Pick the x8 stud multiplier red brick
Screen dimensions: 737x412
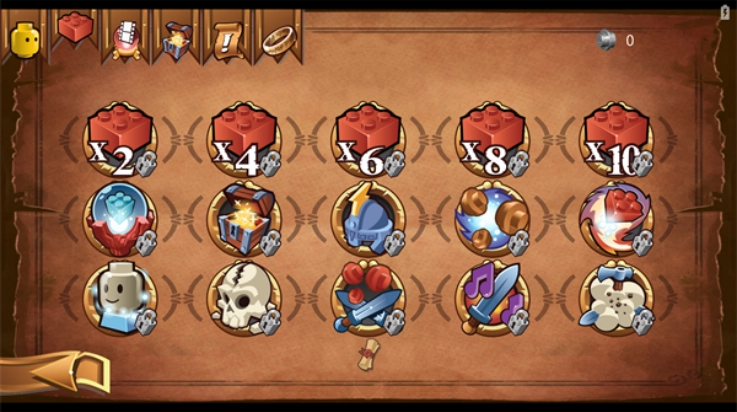(x=492, y=140)
